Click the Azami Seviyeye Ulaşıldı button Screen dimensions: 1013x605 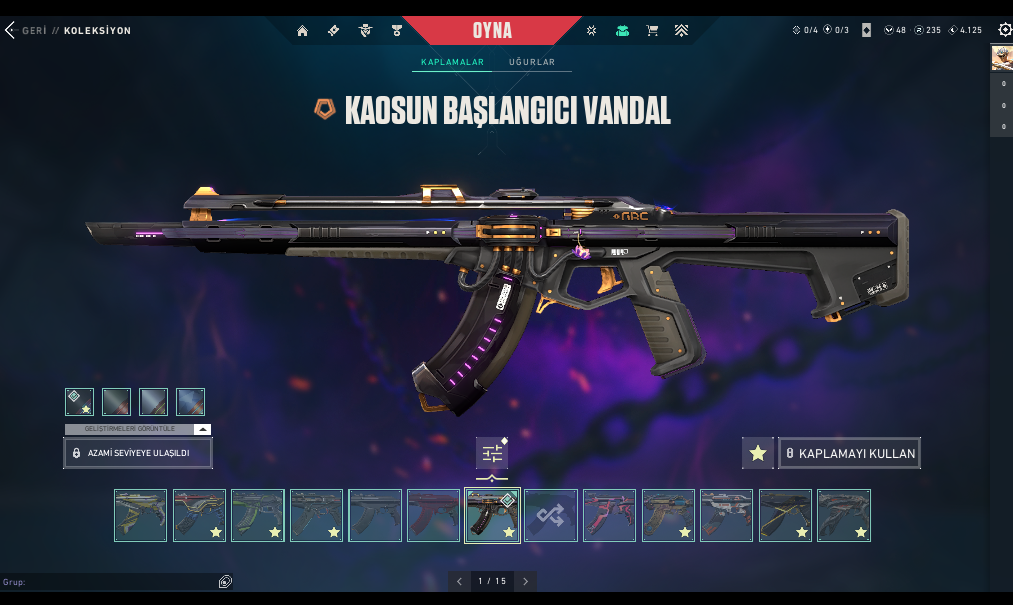click(x=138, y=453)
